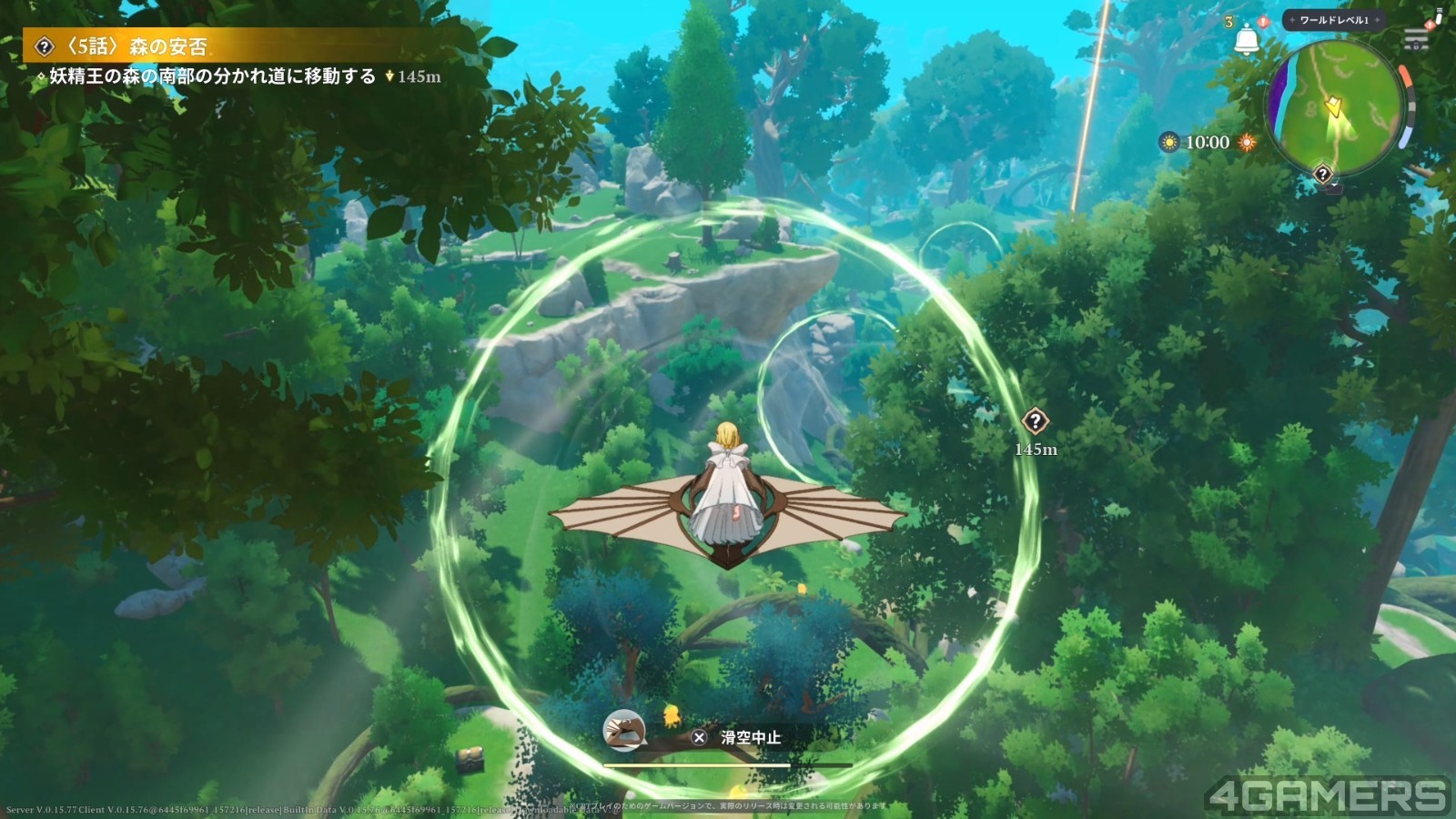
Task: Open the bell notifications icon
Action: 1246,40
